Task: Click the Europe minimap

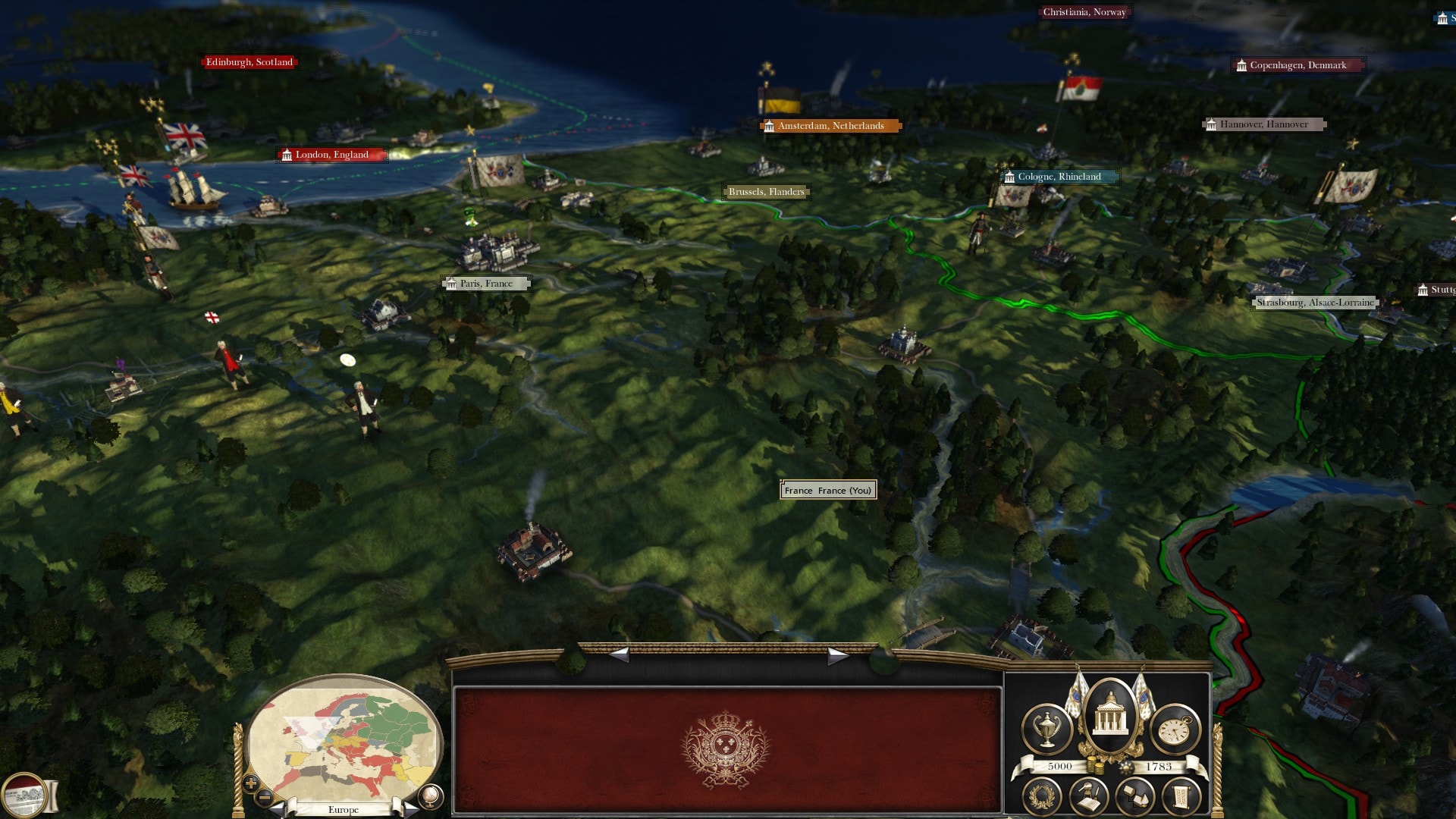Action: click(345, 739)
